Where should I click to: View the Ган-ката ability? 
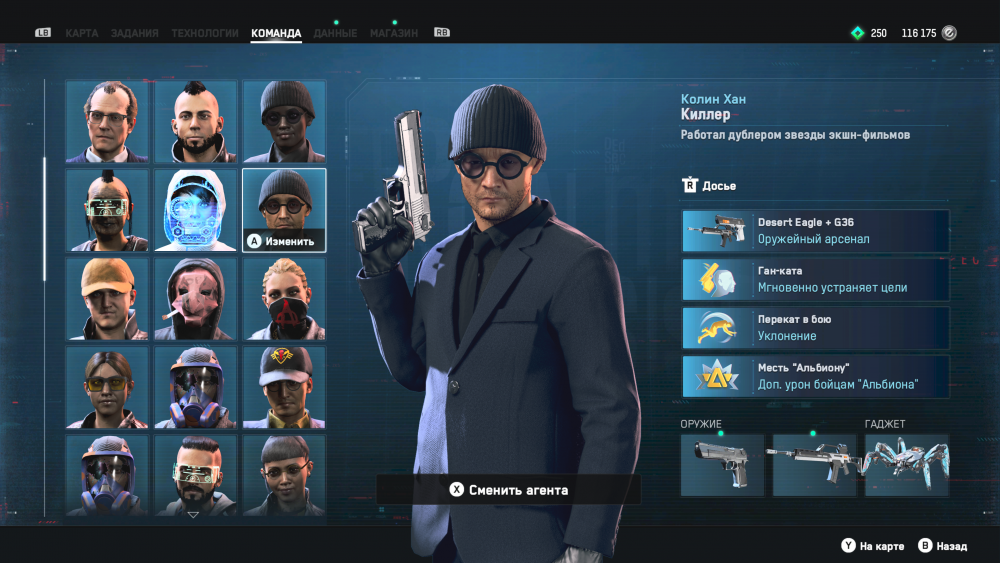815,280
